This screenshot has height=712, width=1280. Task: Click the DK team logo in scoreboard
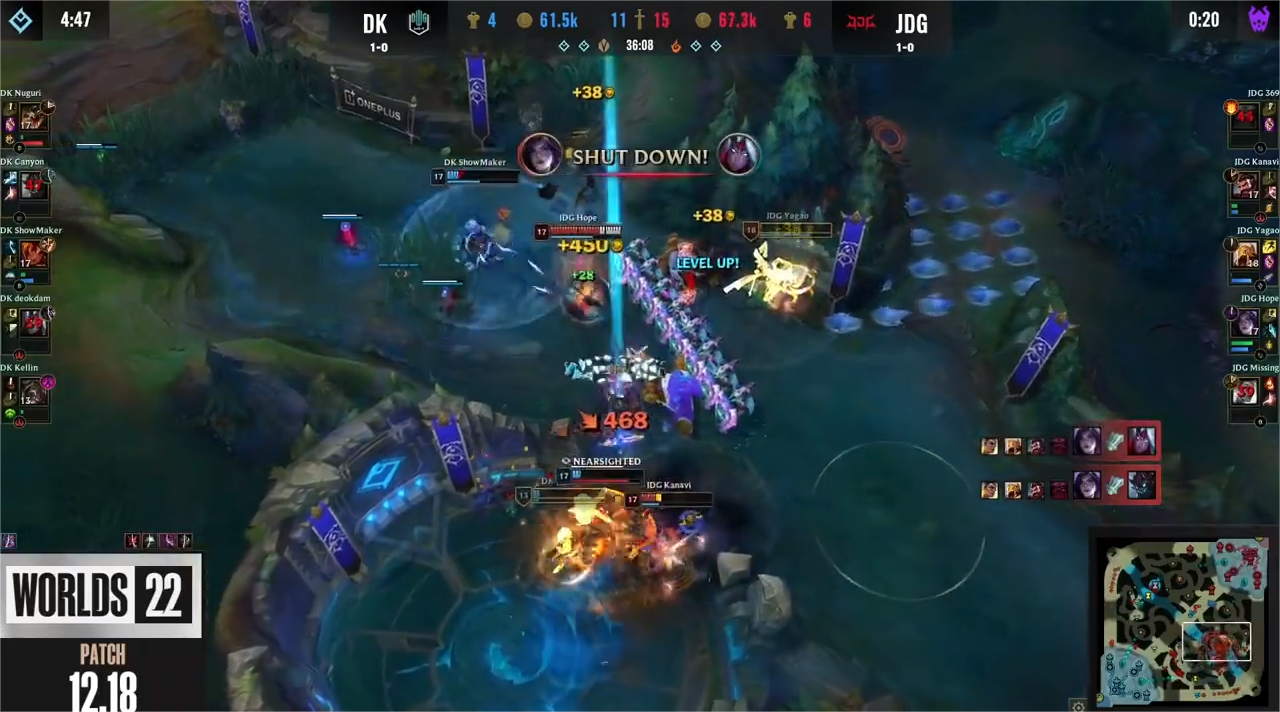[x=419, y=22]
